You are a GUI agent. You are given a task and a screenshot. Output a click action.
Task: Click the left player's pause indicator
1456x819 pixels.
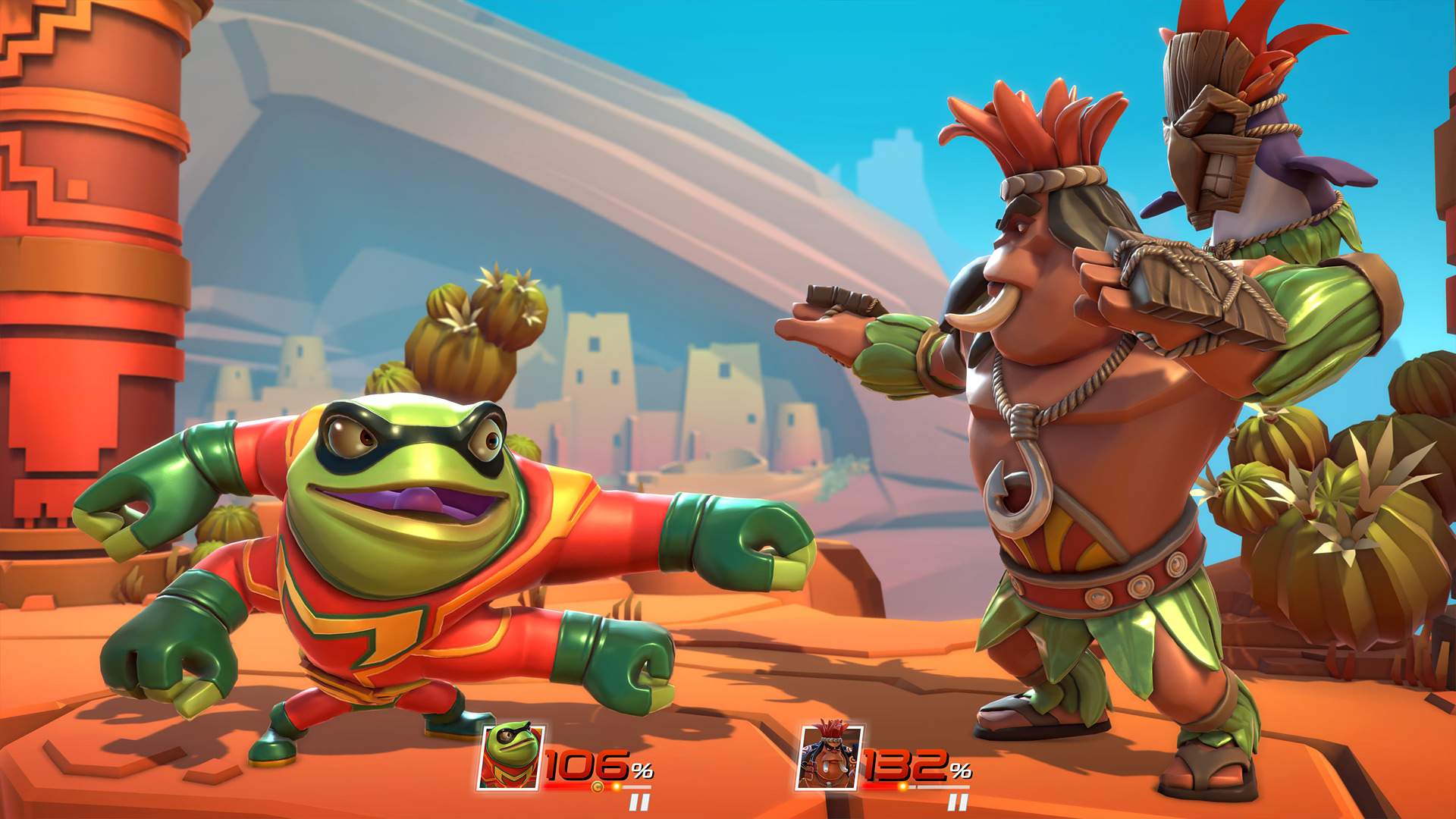click(x=639, y=801)
